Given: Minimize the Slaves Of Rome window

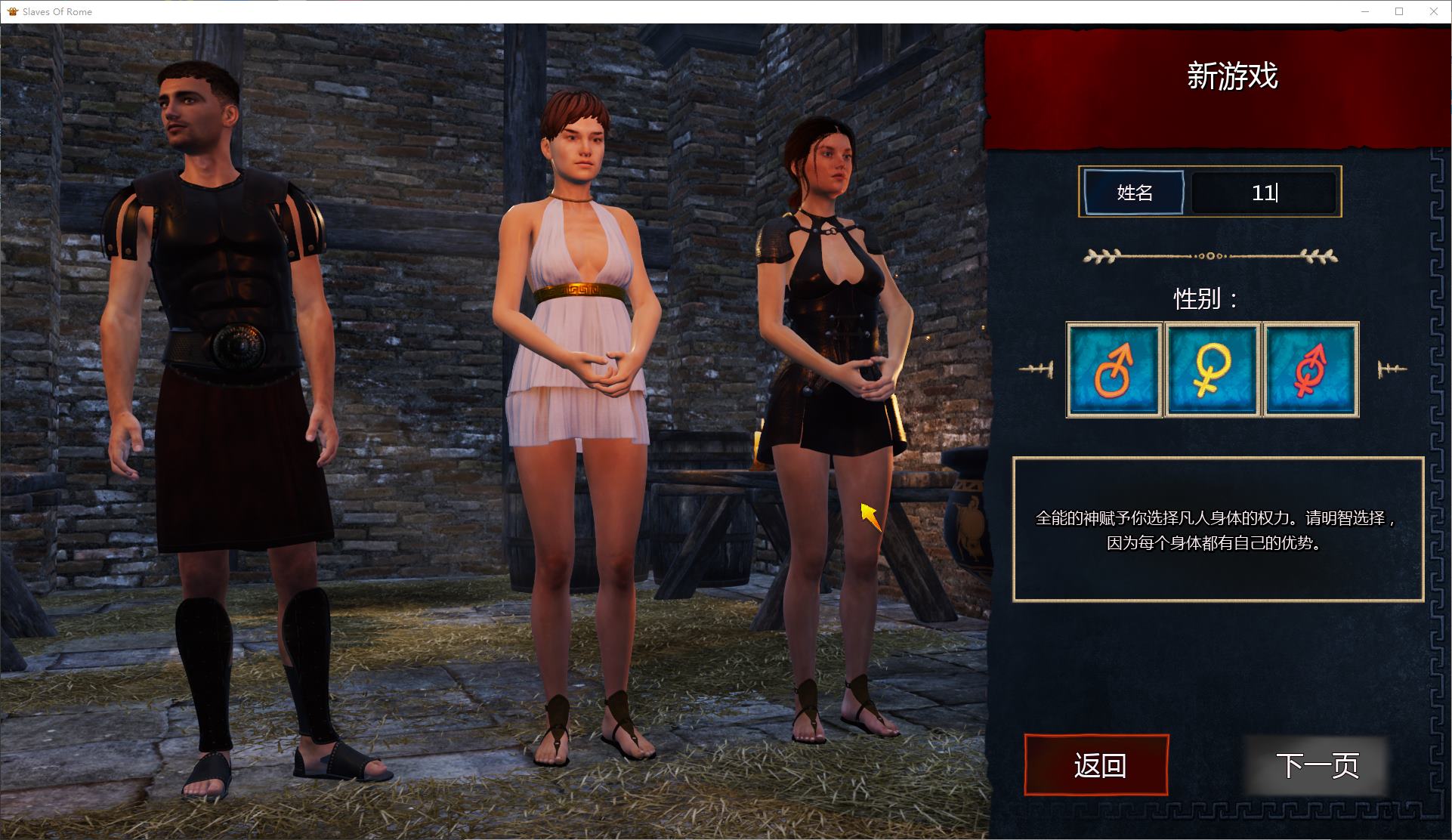Looking at the screenshot, I should 1365,11.
